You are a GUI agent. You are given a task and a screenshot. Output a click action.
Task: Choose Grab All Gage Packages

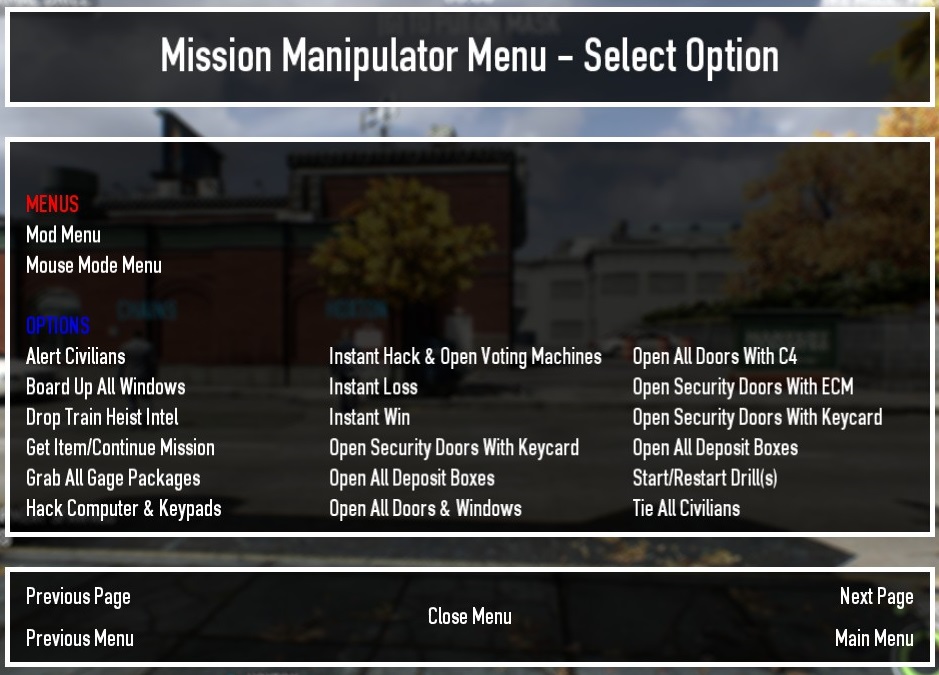tap(113, 478)
